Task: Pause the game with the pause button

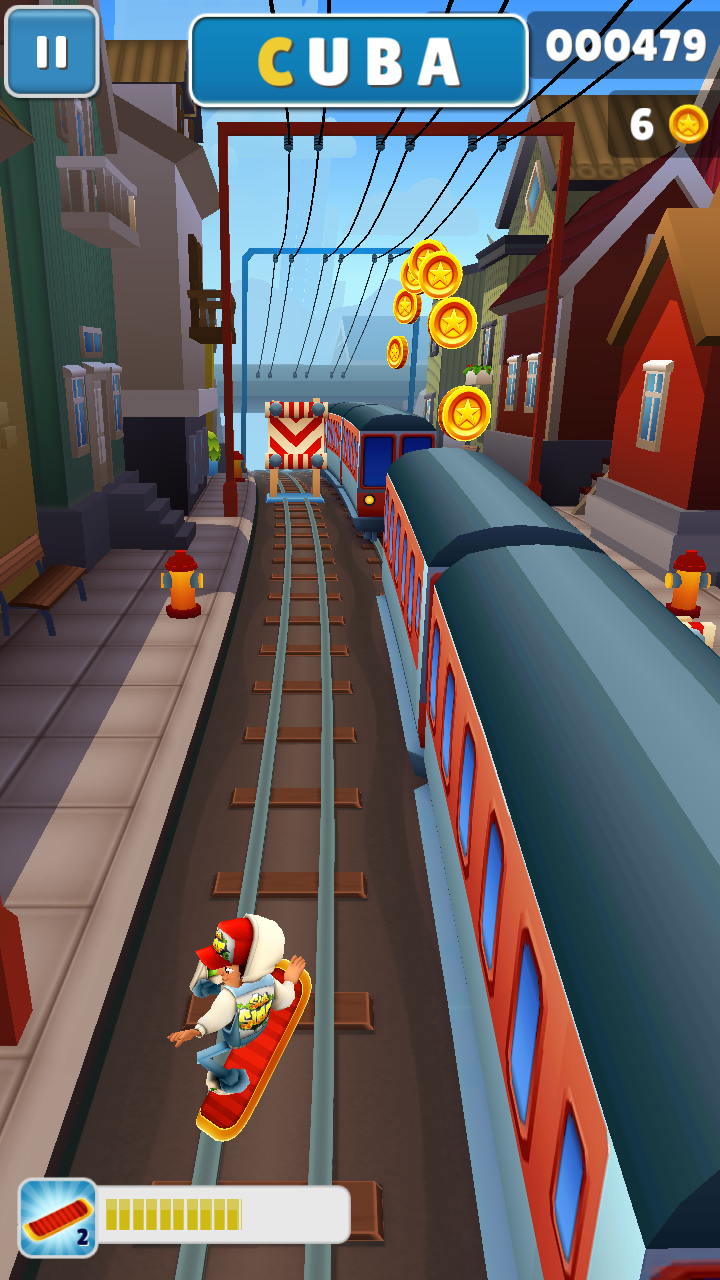Action: (x=51, y=51)
